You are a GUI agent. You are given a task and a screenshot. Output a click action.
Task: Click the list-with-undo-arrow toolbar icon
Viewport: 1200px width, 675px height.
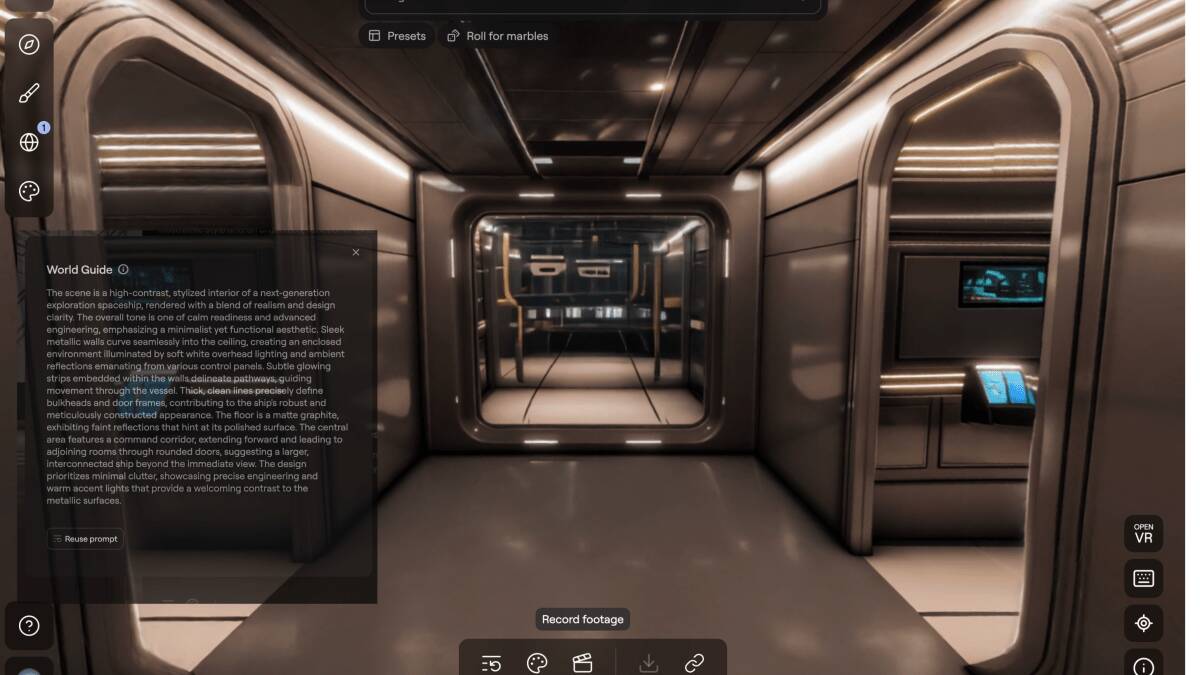[x=491, y=663]
